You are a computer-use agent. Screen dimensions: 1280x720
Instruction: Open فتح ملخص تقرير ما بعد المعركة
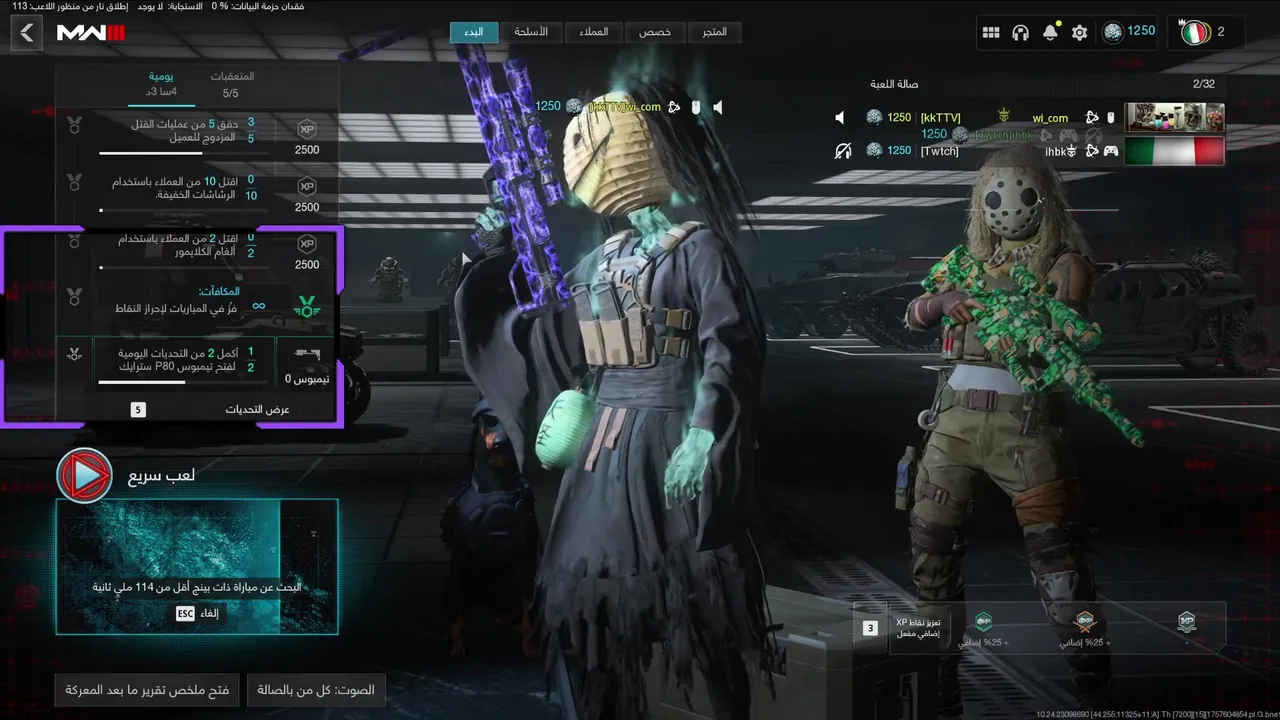coord(147,690)
